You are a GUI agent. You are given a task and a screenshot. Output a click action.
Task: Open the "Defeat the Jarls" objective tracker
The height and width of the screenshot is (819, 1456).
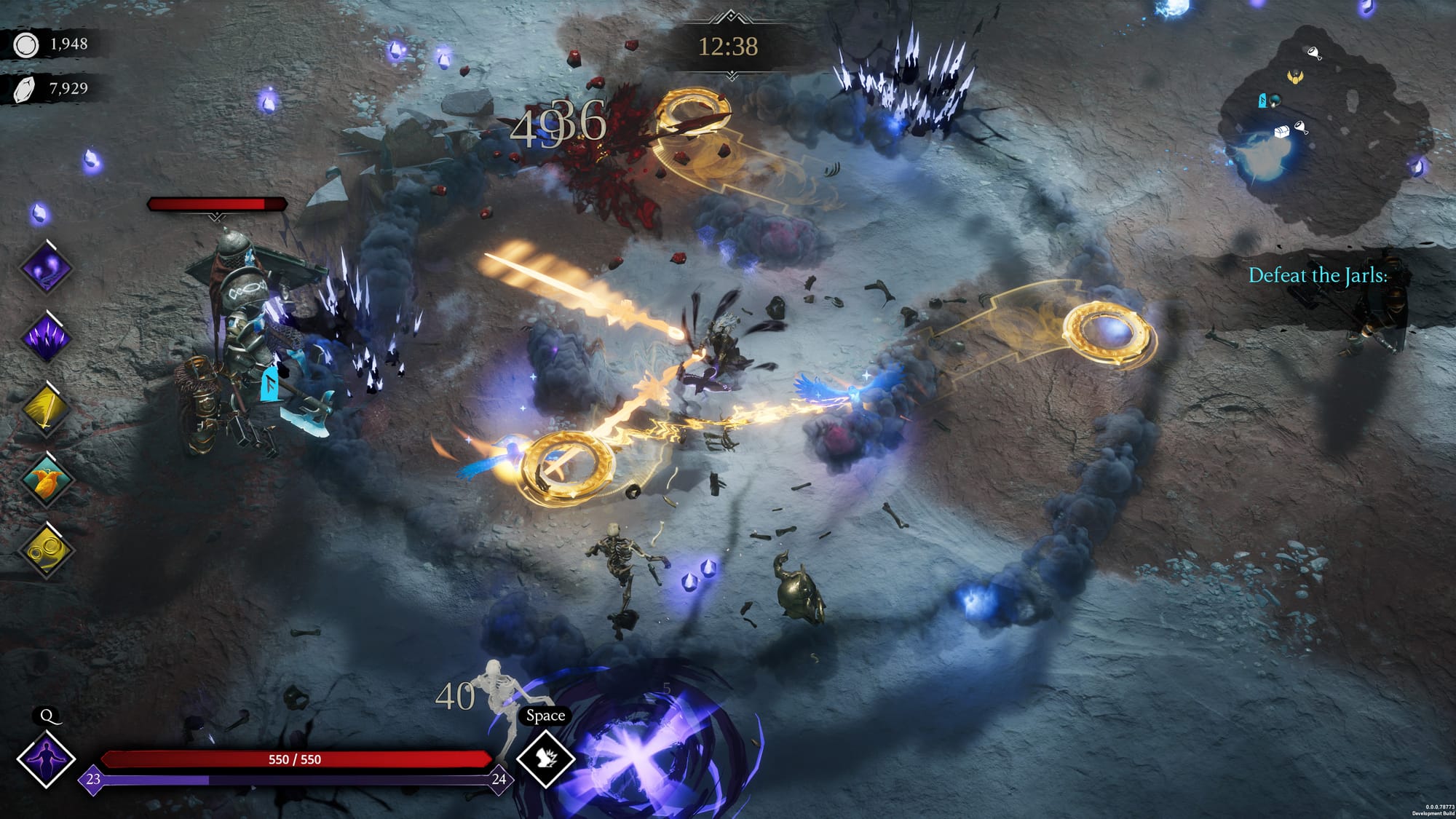pos(1318,275)
